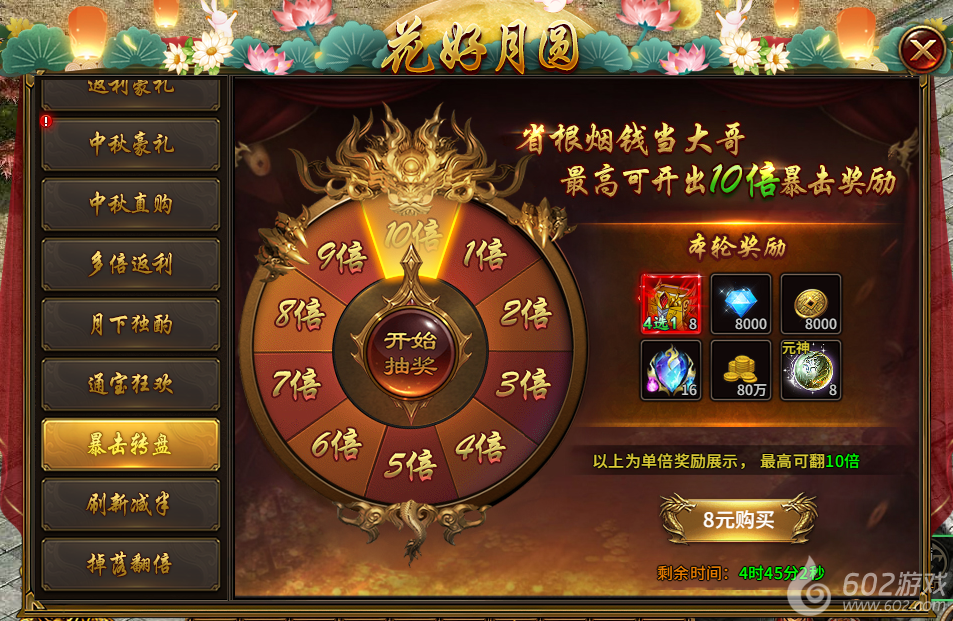The height and width of the screenshot is (621, 953).
Task: Choose the gold pile 80万 reward
Action: pos(741,371)
